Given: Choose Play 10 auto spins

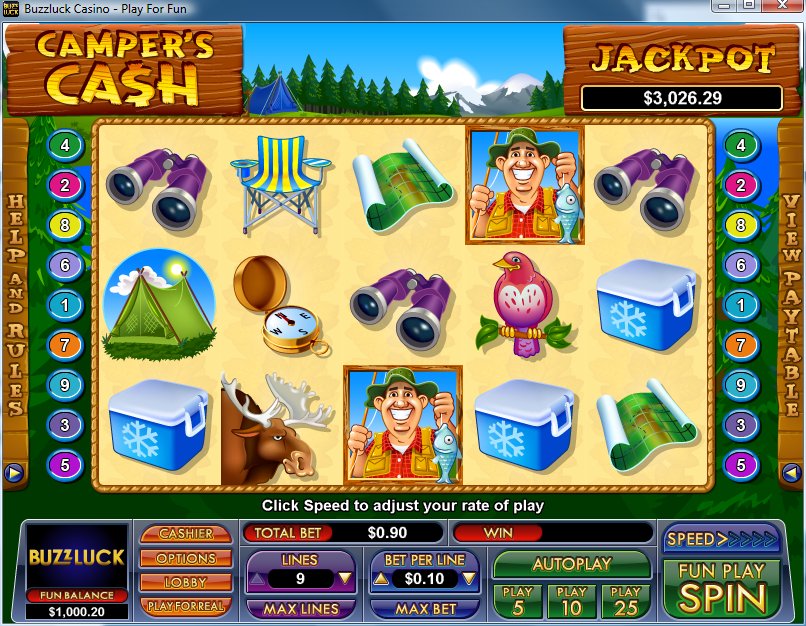Looking at the screenshot, I should 572,600.
